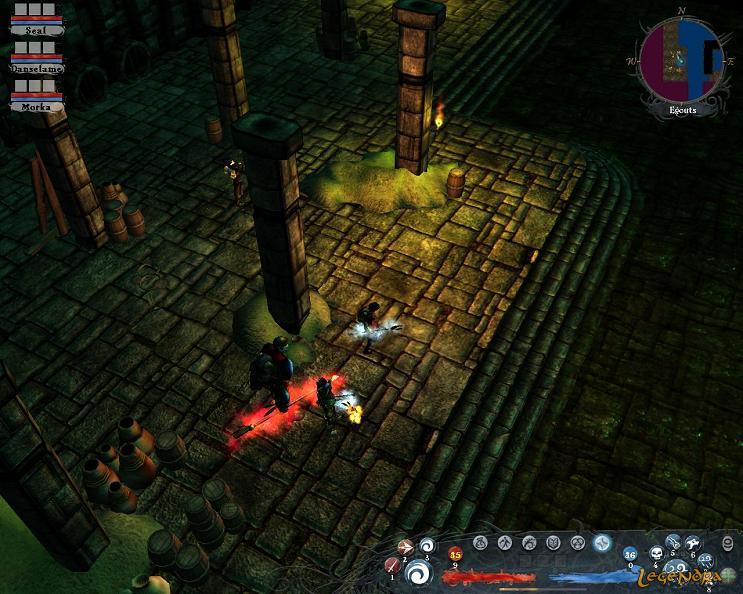Screen dimensions: 743x594
Task: Open the character figure panel
Action: point(505,543)
